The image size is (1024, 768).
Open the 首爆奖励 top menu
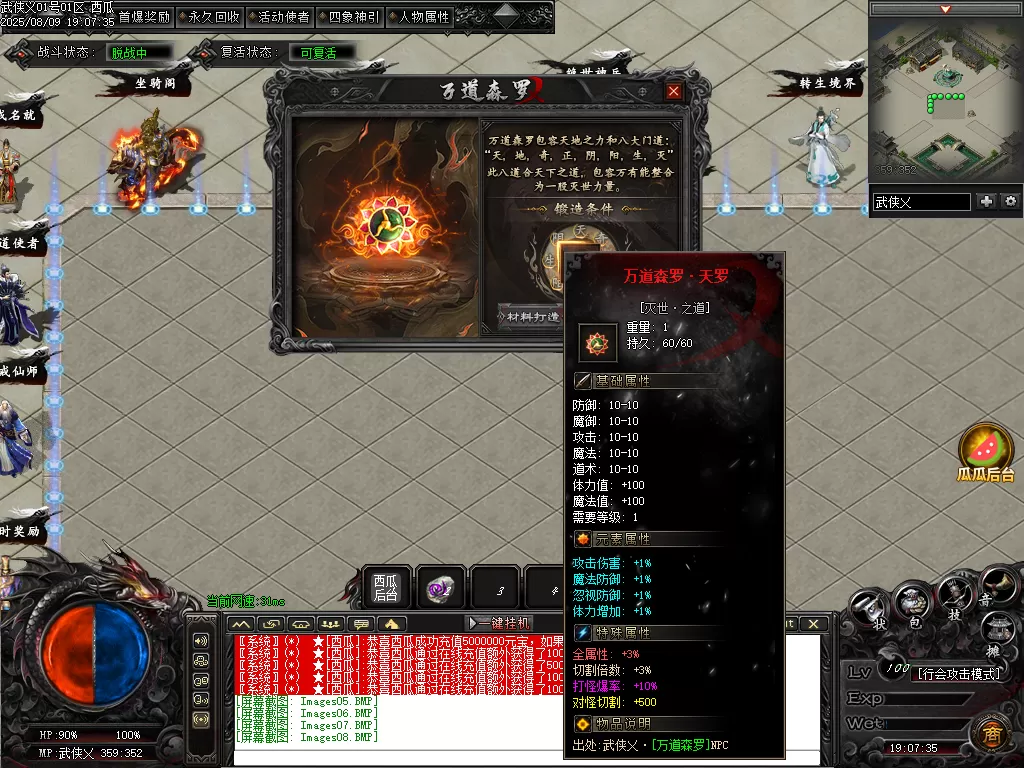pos(144,17)
